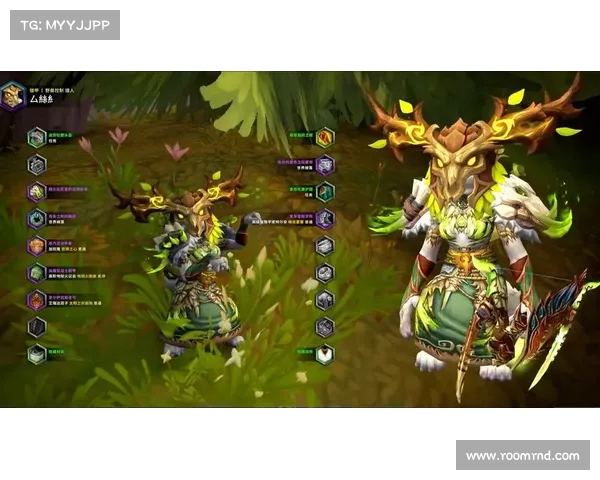Viewport: 600px width, 480px height.
Task: Select the green-bordered head armor slot
Action: (x=37, y=138)
